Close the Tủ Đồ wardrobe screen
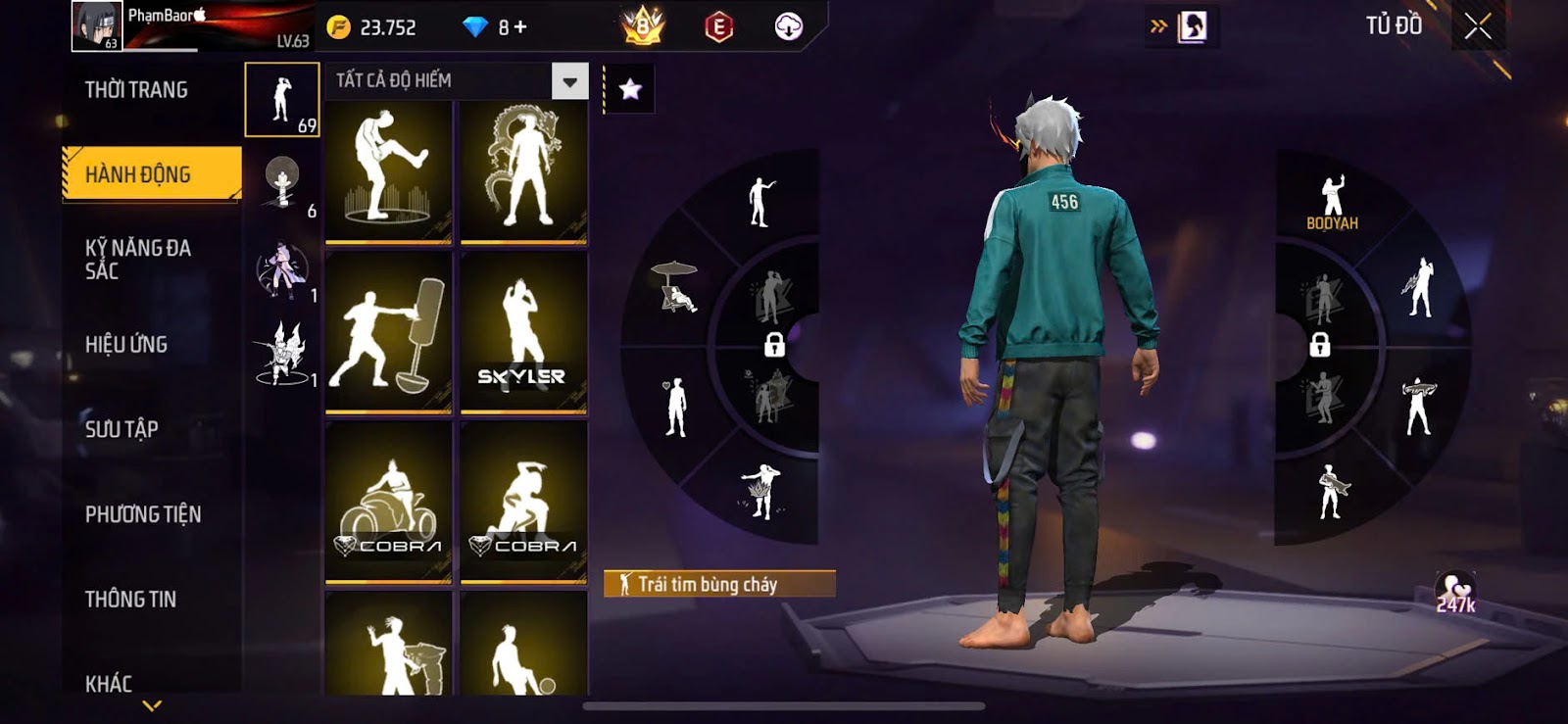The height and width of the screenshot is (724, 1568). [1478, 26]
